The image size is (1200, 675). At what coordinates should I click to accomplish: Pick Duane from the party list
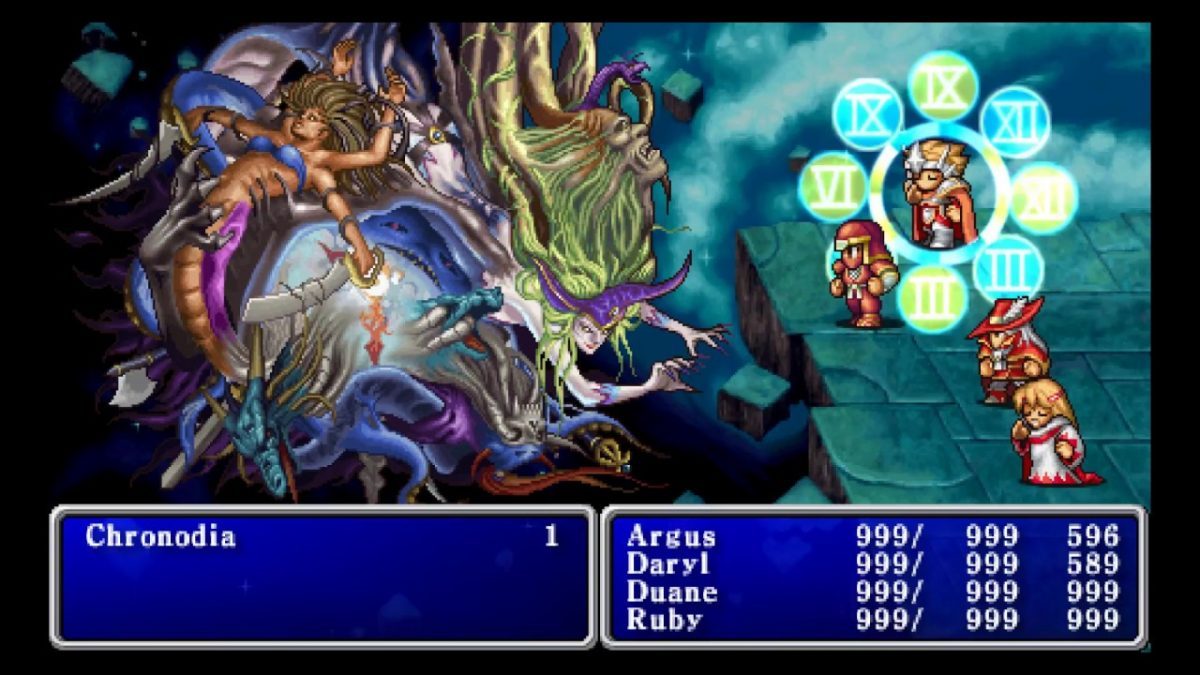click(x=671, y=592)
